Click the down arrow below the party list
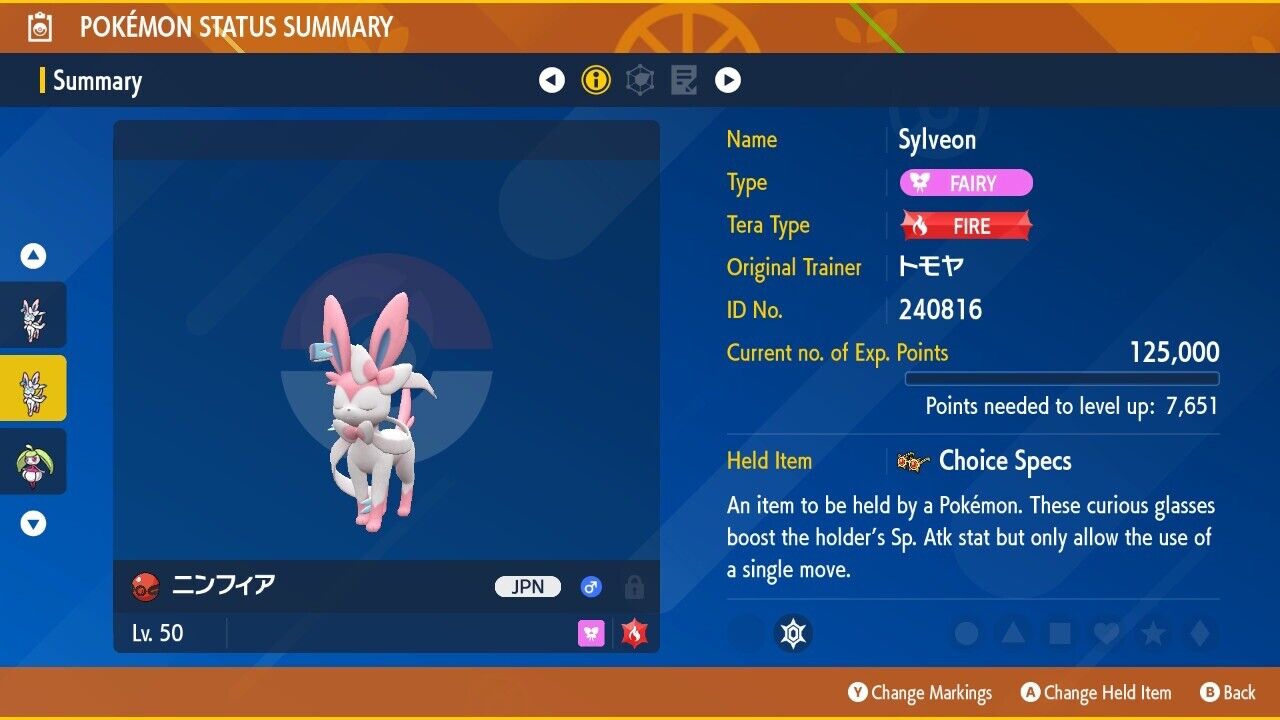 pos(33,523)
